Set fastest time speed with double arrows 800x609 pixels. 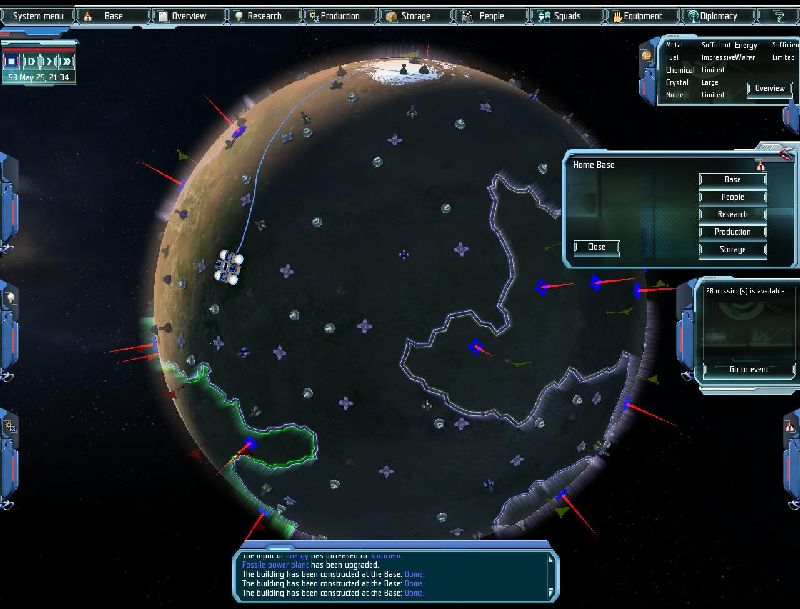click(x=65, y=62)
